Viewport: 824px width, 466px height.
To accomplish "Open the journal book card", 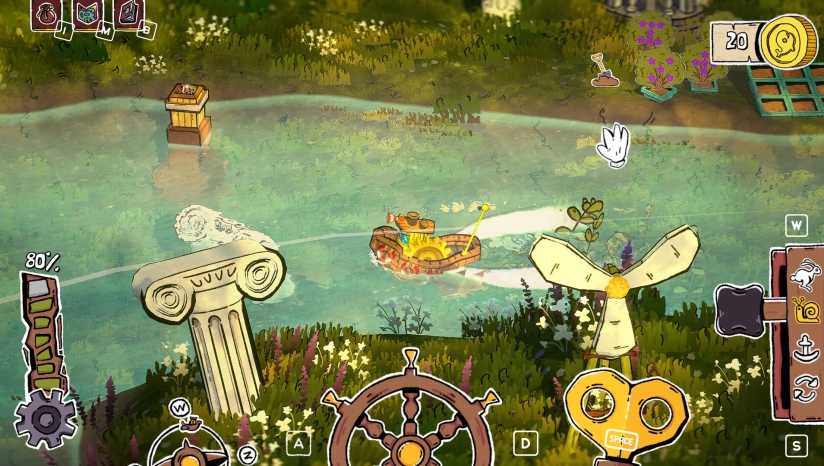I will coord(127,13).
